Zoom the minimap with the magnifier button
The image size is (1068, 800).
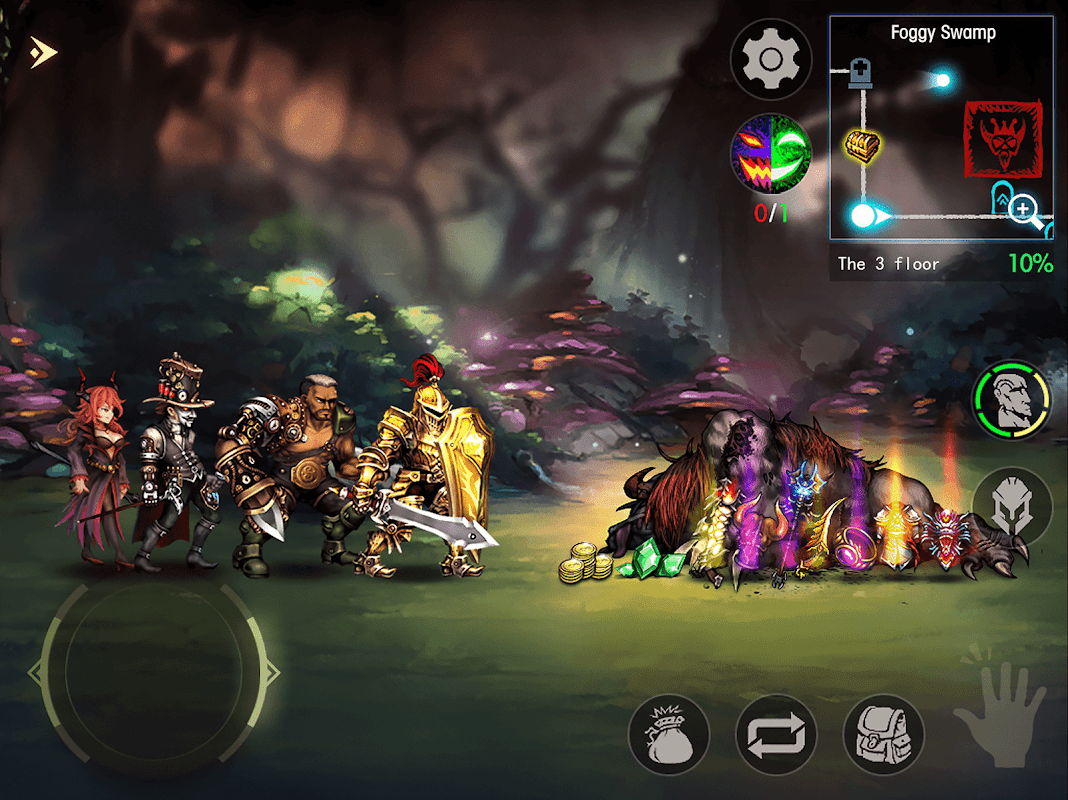click(x=1023, y=210)
